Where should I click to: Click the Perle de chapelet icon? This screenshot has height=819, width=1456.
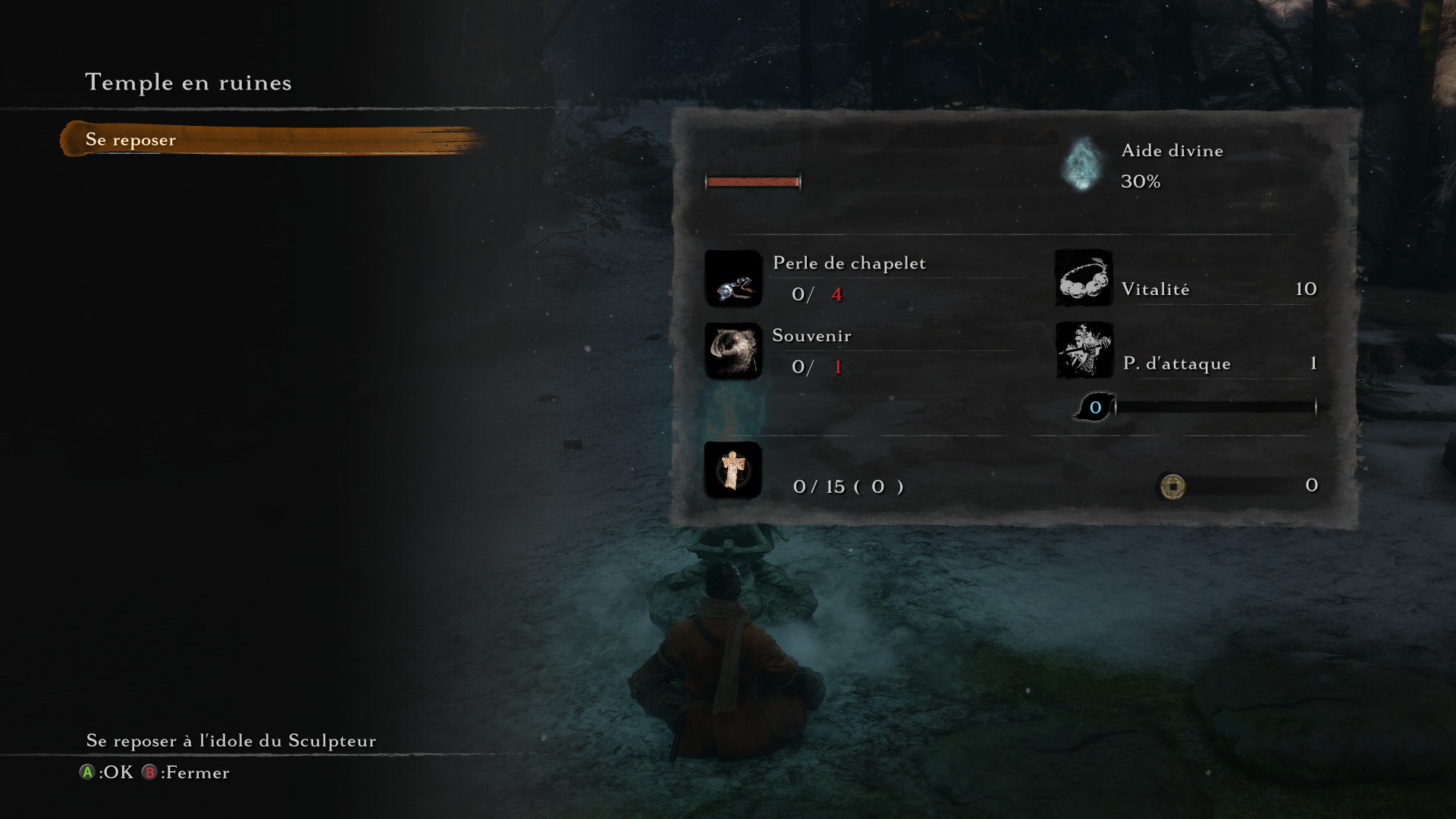(x=733, y=279)
